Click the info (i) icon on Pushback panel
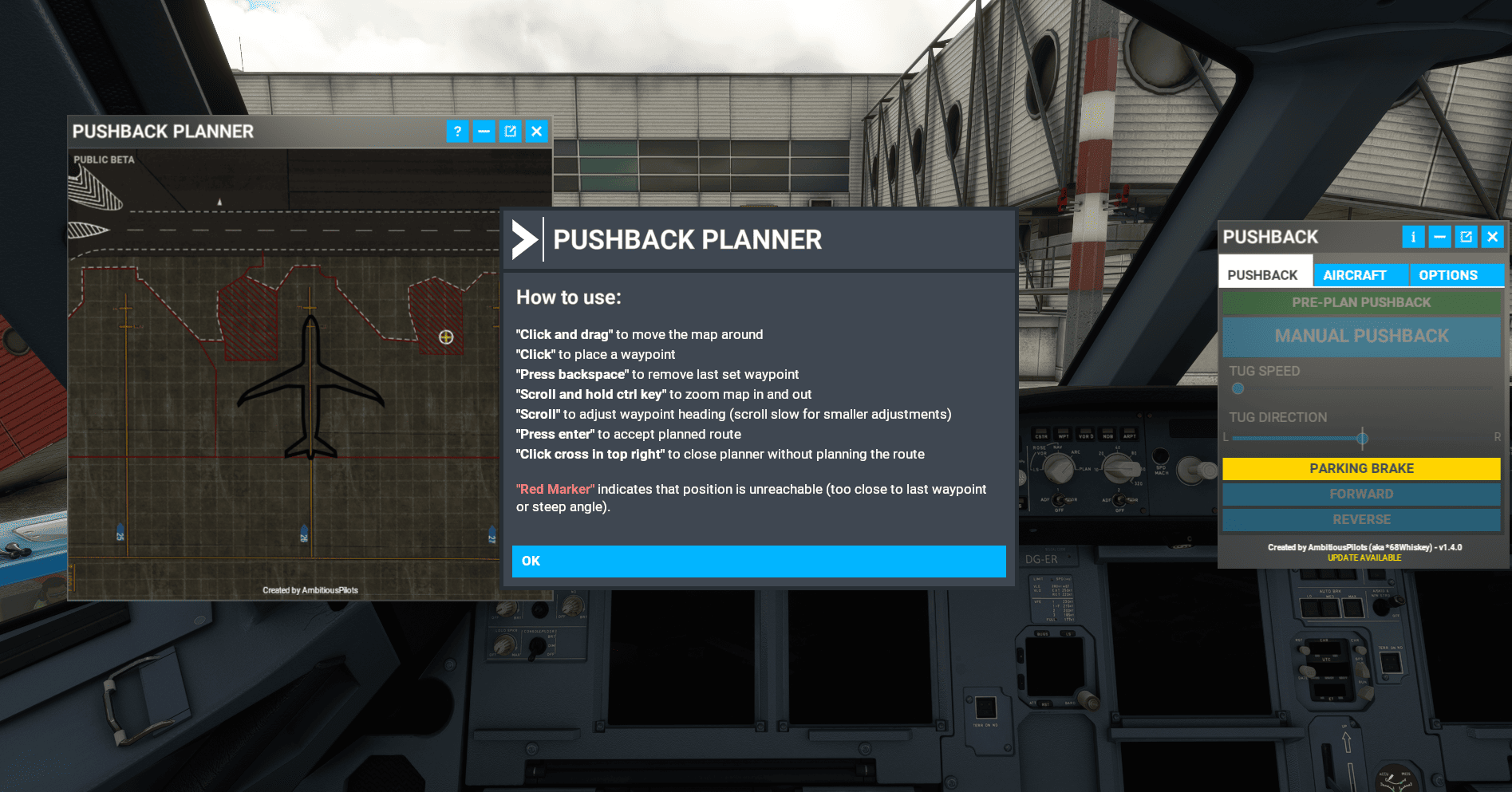Image resolution: width=1512 pixels, height=792 pixels. click(x=1413, y=237)
